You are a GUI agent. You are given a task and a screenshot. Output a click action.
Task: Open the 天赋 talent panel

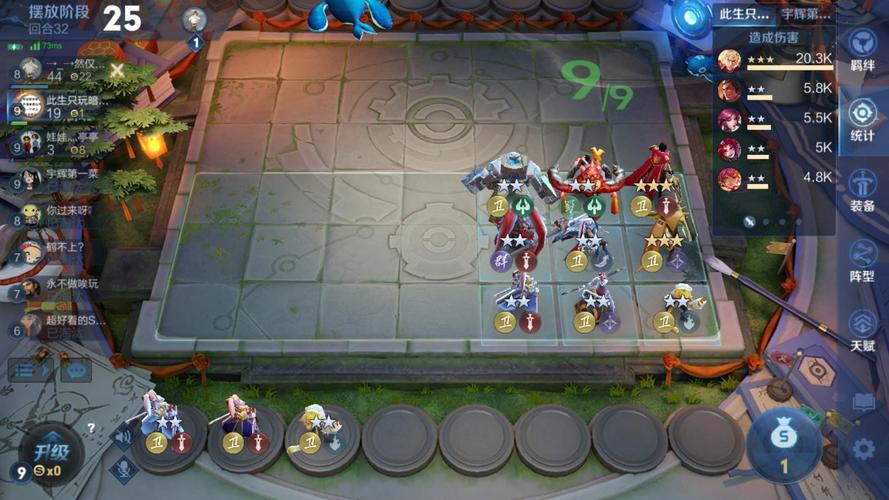[862, 330]
